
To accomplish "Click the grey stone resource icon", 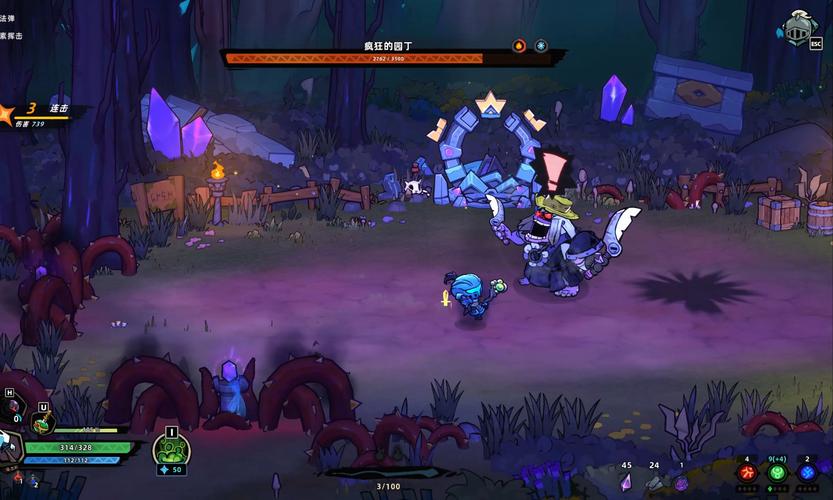I will pyautogui.click(x=654, y=482).
